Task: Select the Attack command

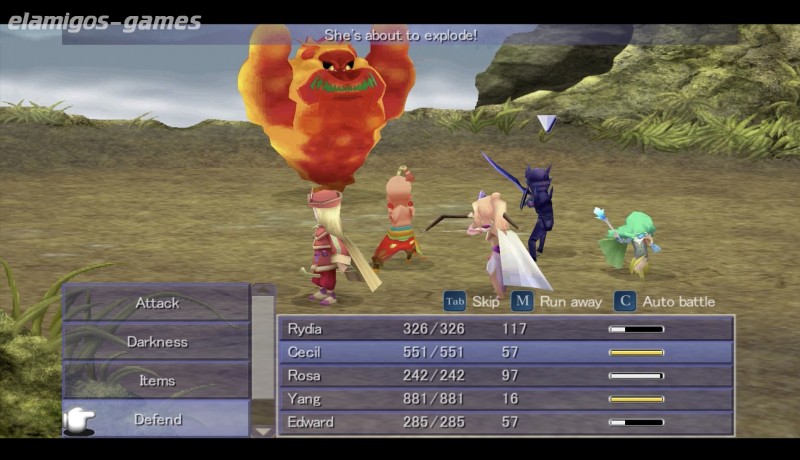Action: 157,303
